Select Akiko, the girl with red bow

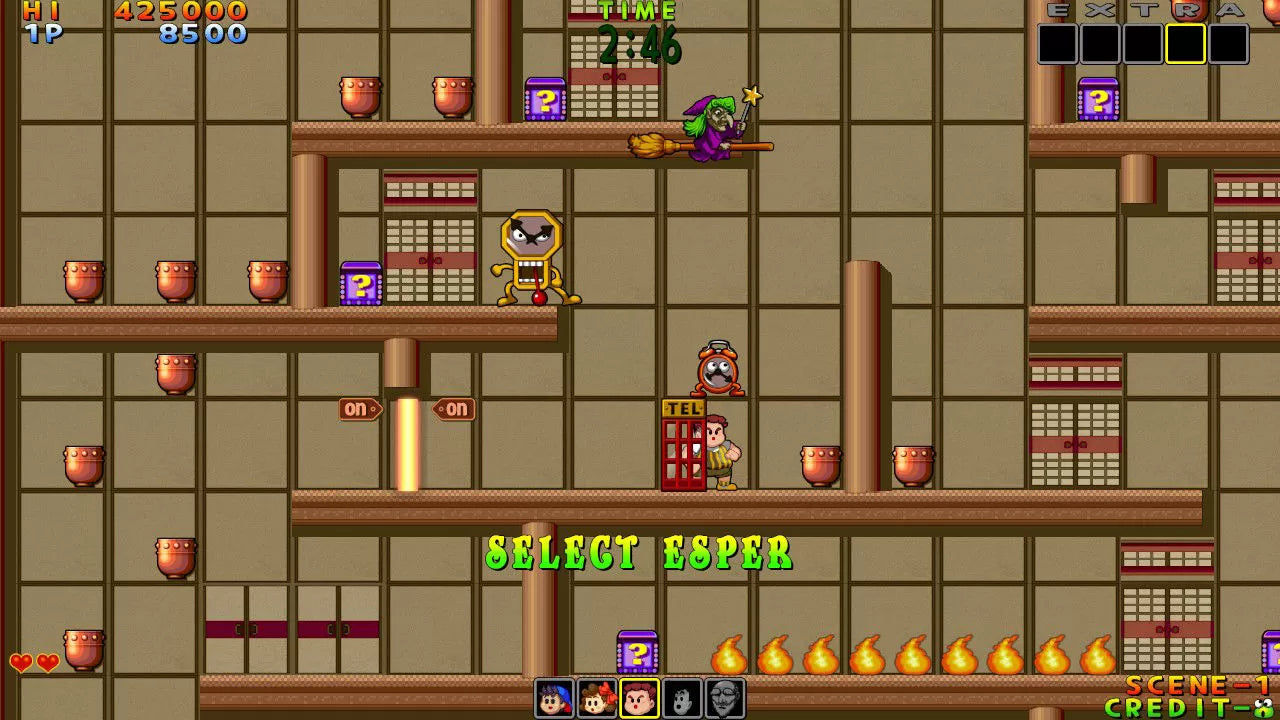pyautogui.click(x=596, y=698)
